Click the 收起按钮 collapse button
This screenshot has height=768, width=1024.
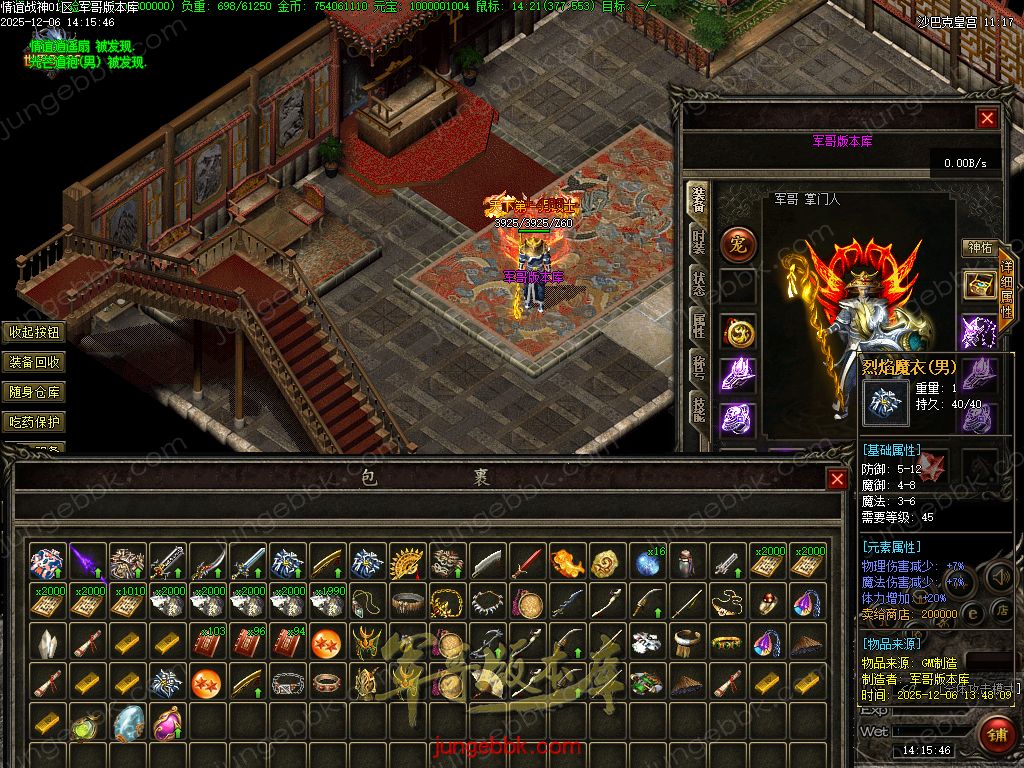point(34,333)
